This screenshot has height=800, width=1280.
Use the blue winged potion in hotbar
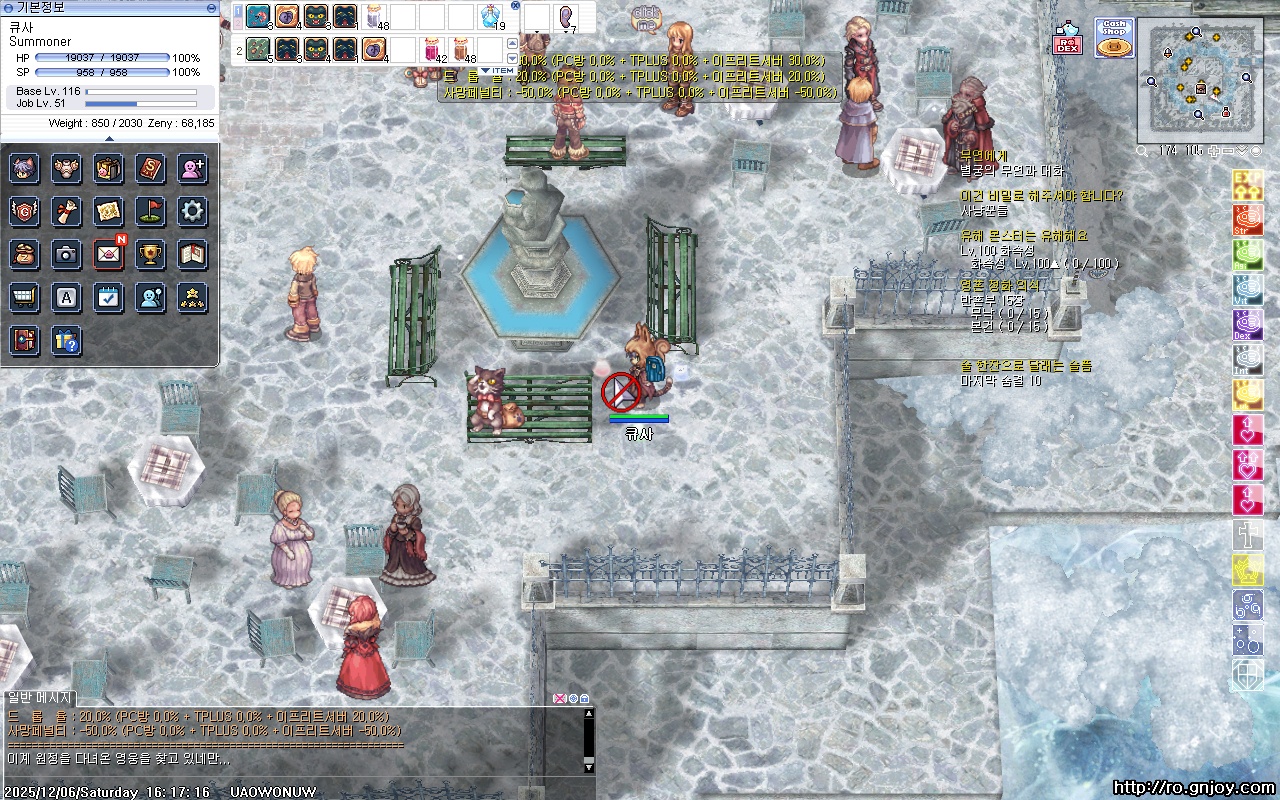(x=490, y=16)
